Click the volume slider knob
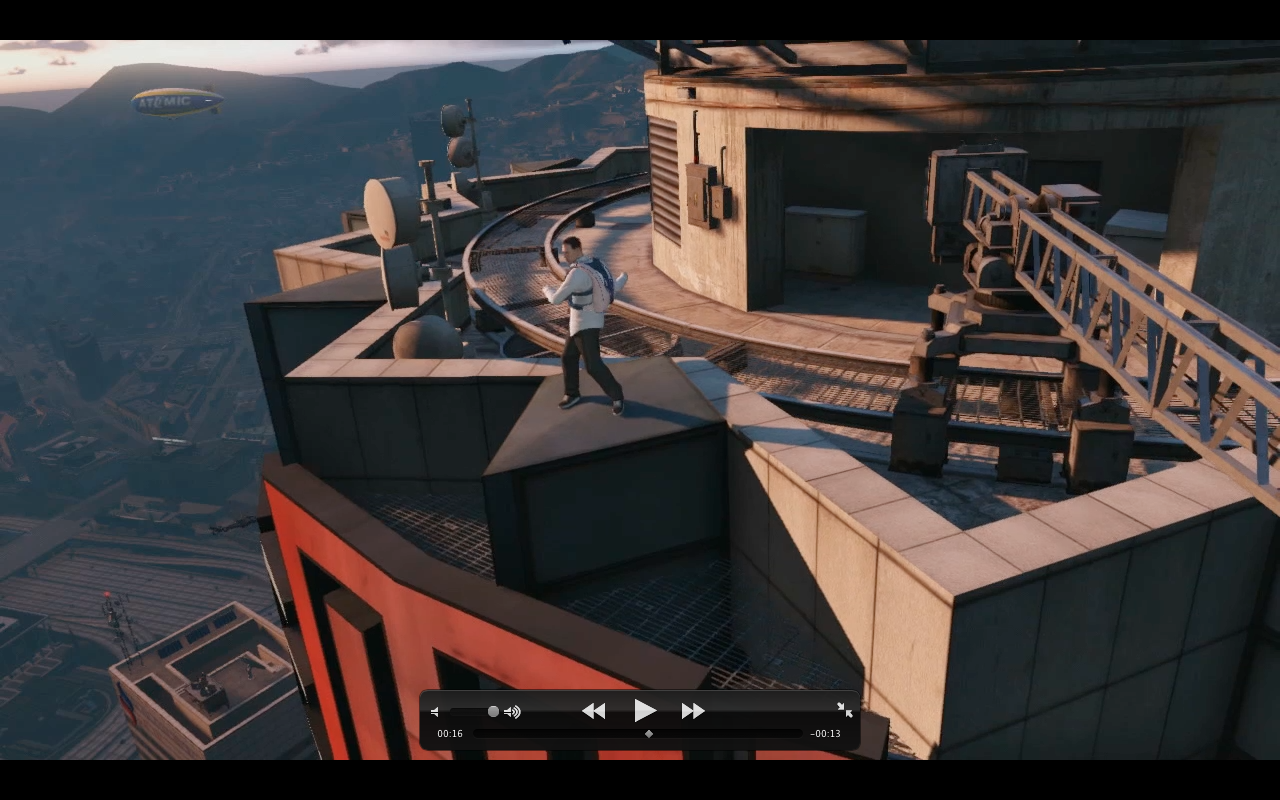Image resolution: width=1280 pixels, height=800 pixels. (x=493, y=711)
